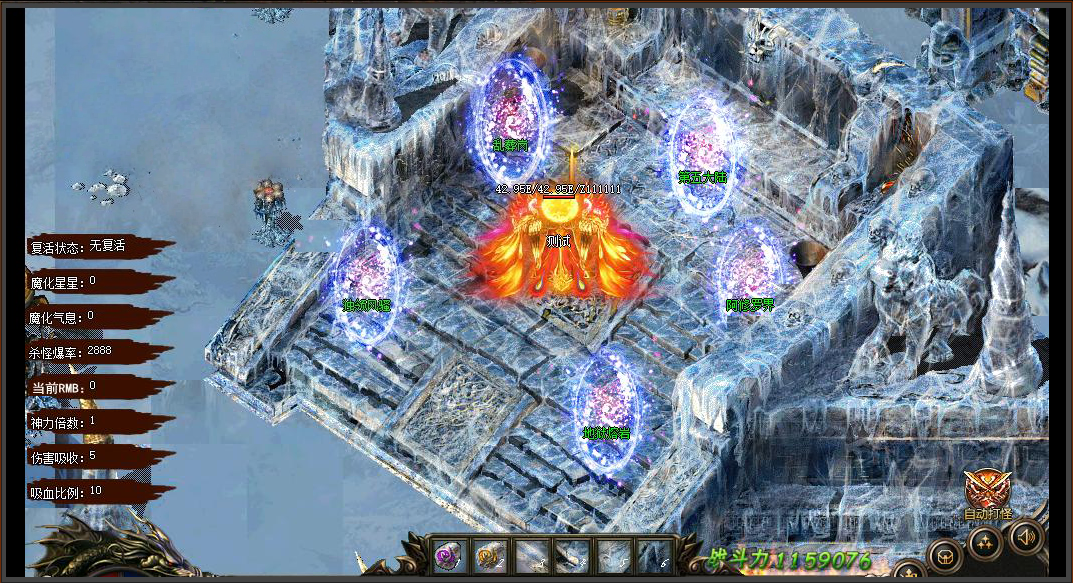Open the three-stars round button
The image size is (1073, 583).
pos(984,544)
